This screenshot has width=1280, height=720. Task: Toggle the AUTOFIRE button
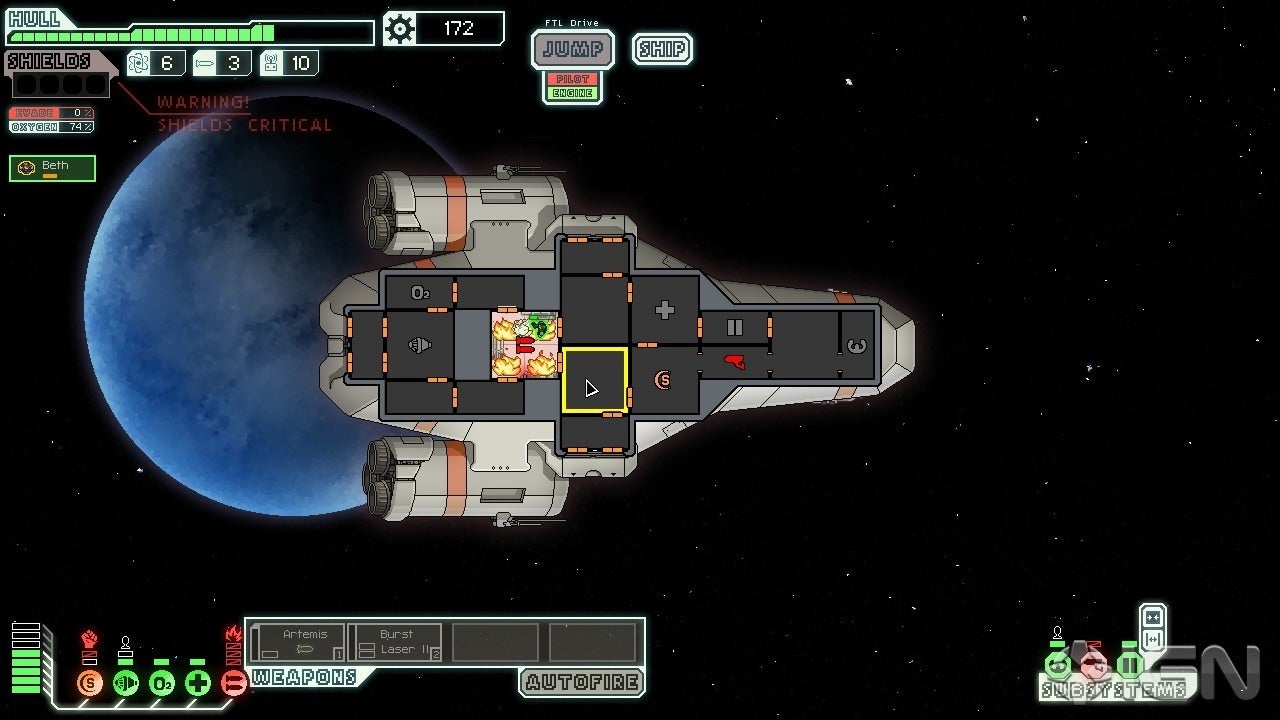point(582,682)
